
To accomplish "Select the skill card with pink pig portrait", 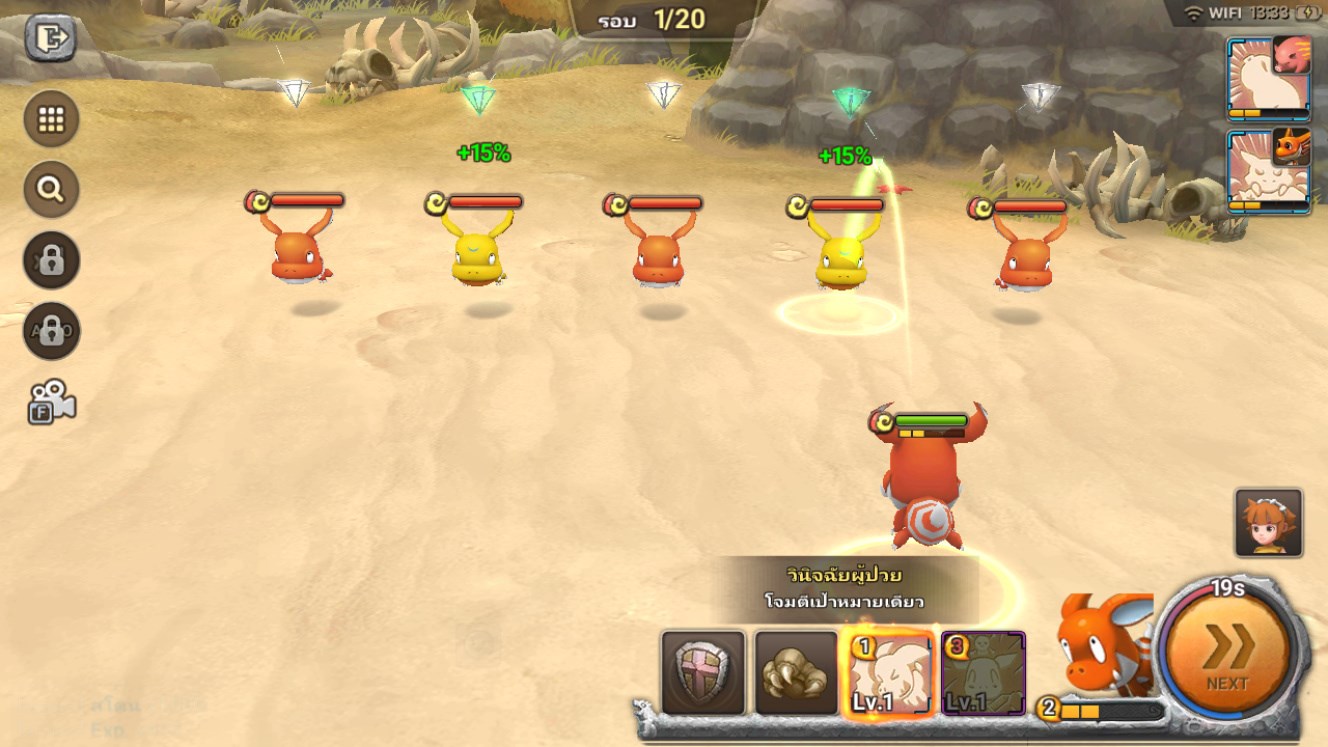I will [1268, 78].
